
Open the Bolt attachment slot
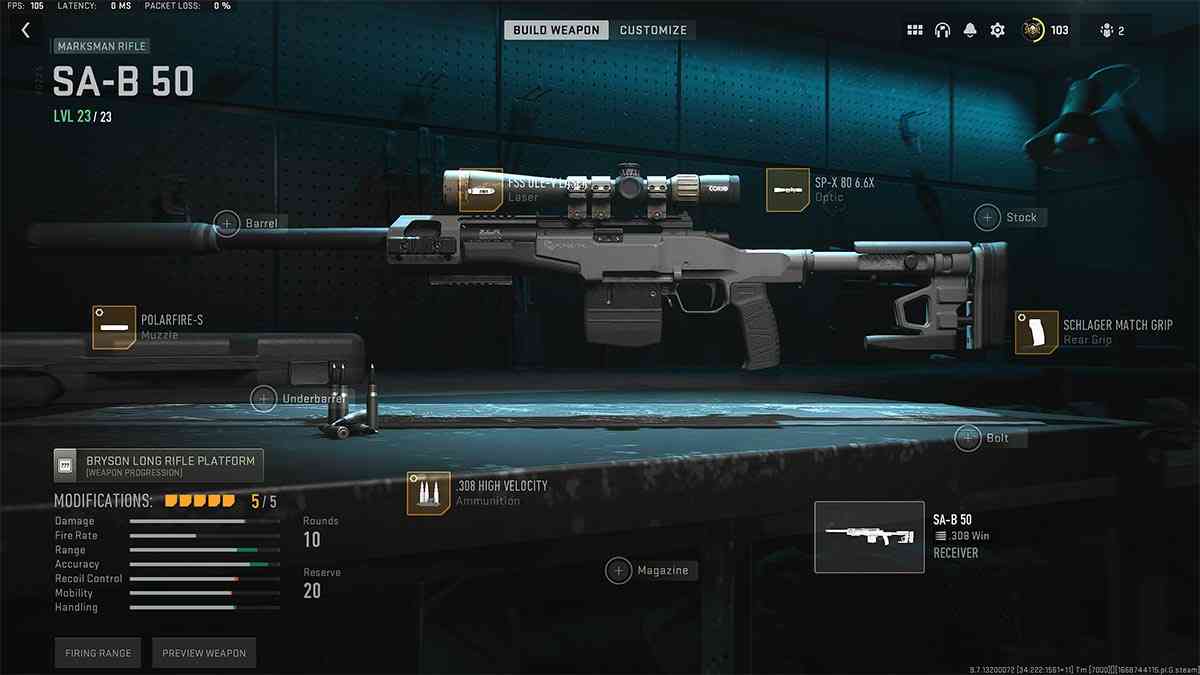[967, 437]
